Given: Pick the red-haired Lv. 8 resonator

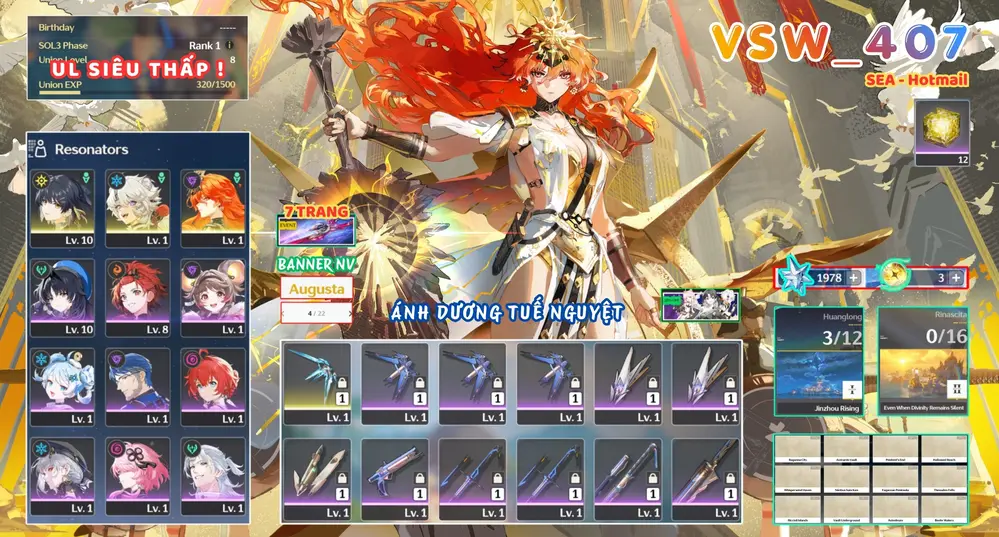Looking at the screenshot, I should point(138,296).
